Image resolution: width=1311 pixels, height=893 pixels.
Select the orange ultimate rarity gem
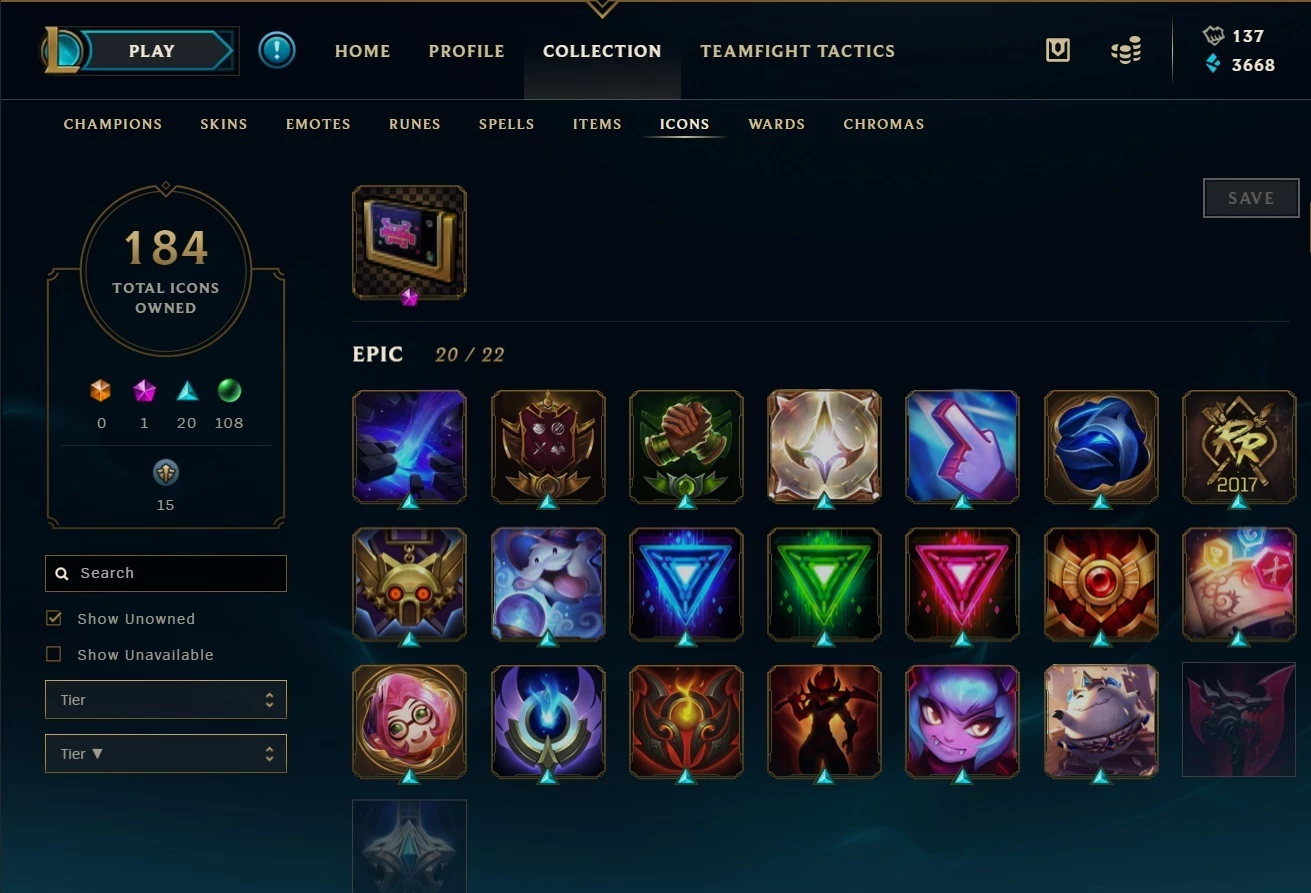[101, 390]
